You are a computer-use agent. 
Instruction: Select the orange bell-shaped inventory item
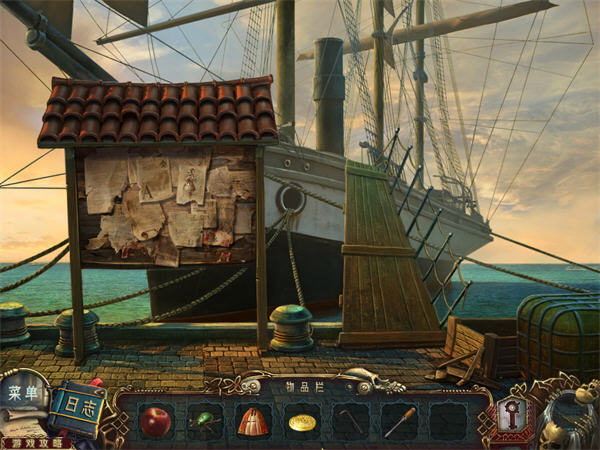(x=253, y=421)
